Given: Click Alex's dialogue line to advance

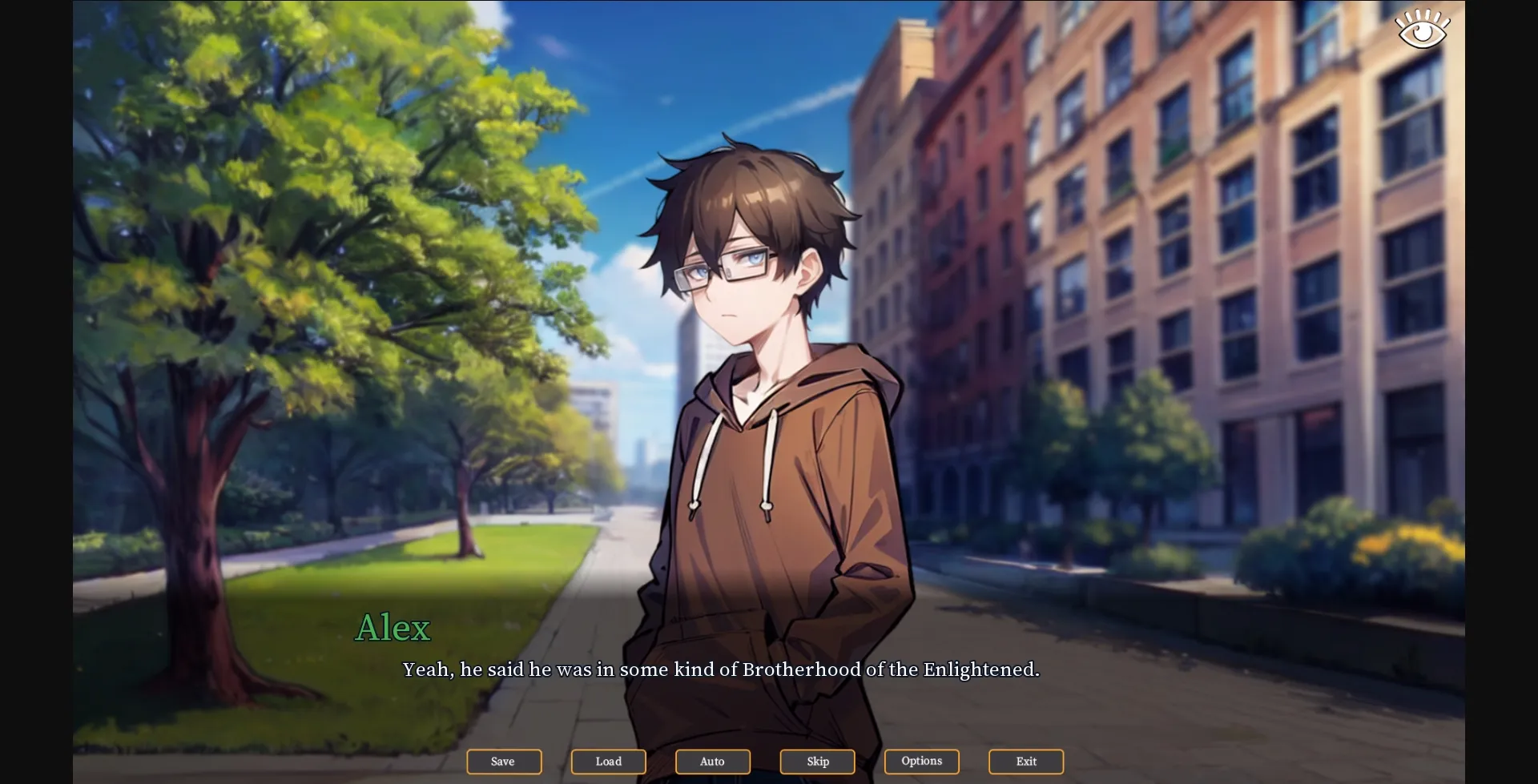Looking at the screenshot, I should tap(721, 669).
